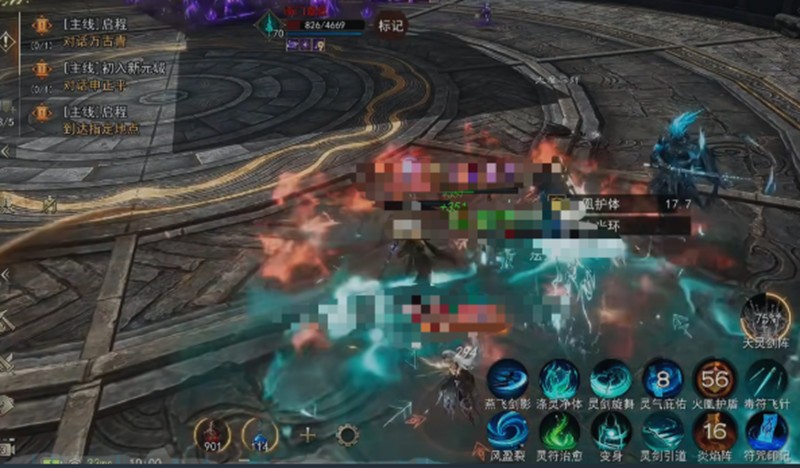Use the 符咒印记 talisman skill
Screen dimensions: 800x468
point(766,430)
